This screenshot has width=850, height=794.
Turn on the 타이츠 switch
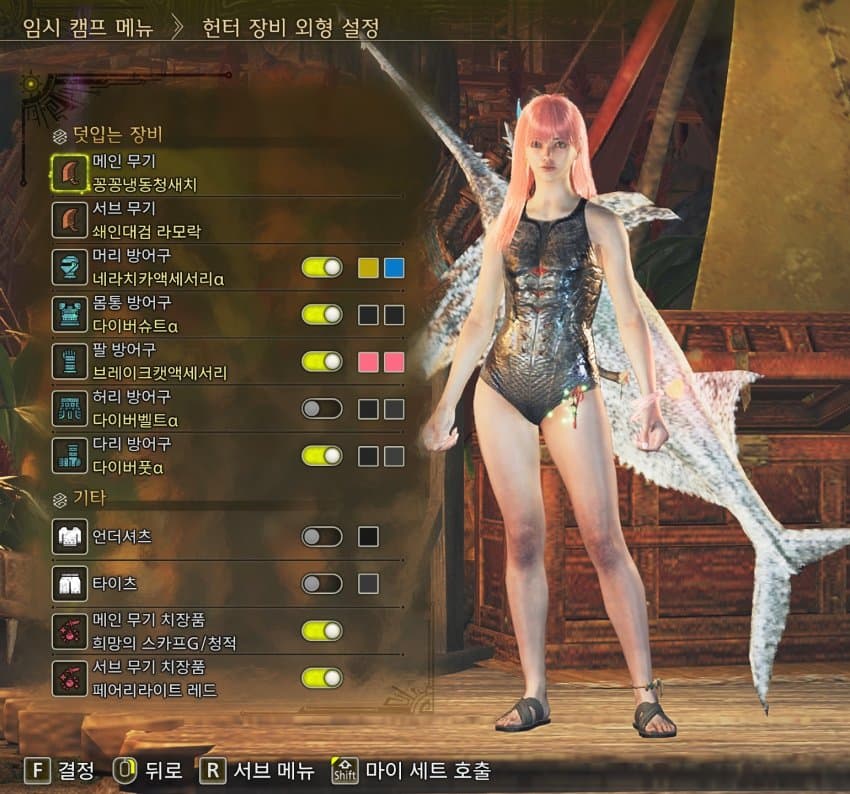tap(322, 583)
